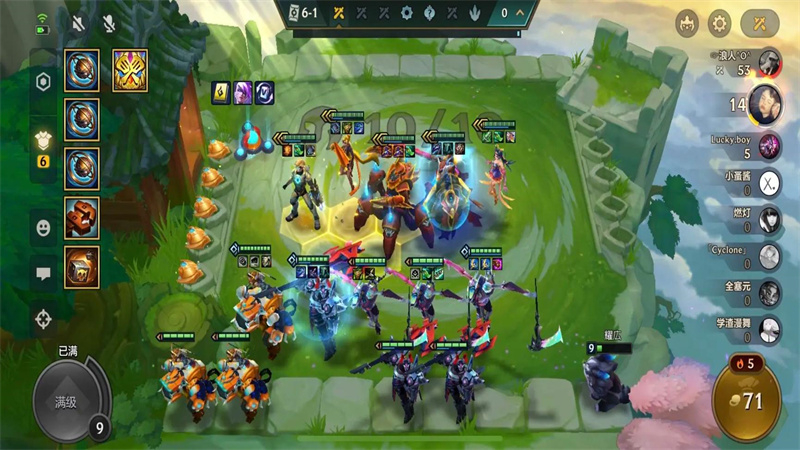
Task: Toggle the muted microphone icon
Action: [108, 22]
